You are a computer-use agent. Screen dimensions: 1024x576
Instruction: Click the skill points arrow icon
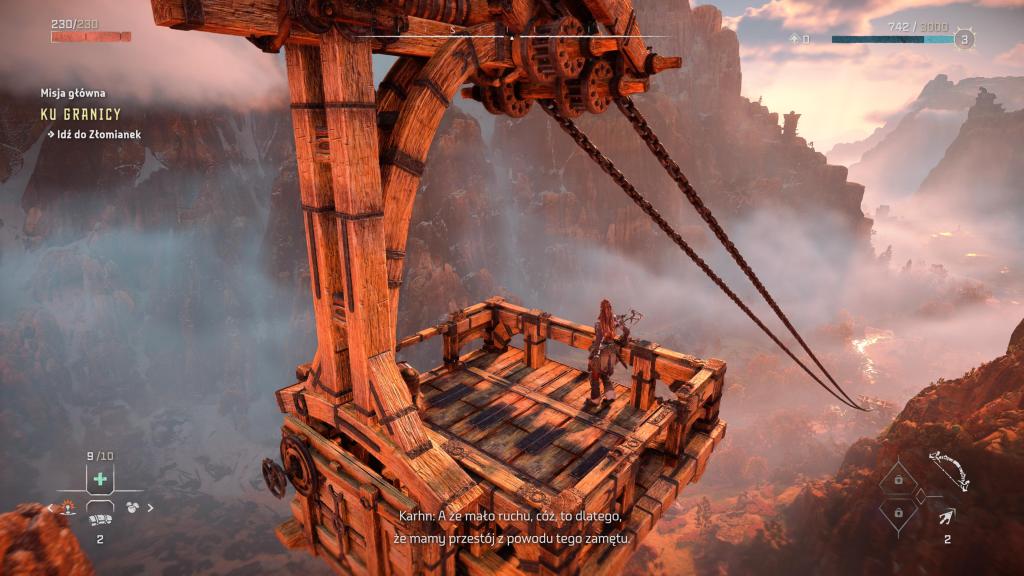794,39
